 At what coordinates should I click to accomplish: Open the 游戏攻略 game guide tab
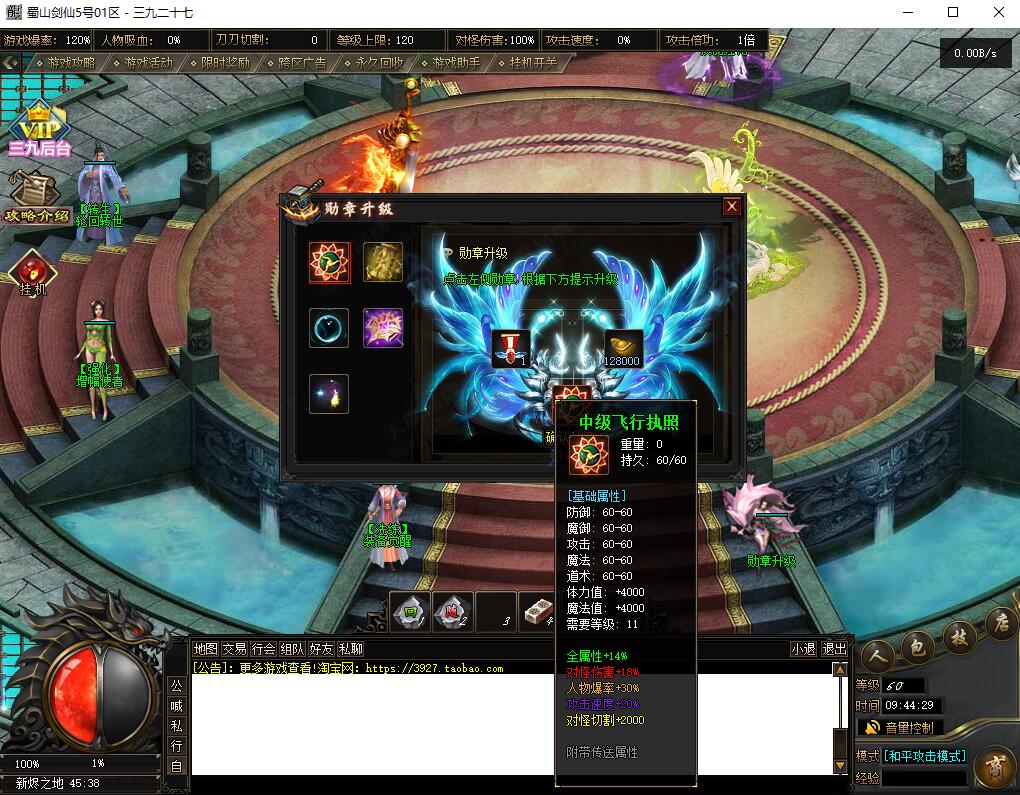(71, 62)
